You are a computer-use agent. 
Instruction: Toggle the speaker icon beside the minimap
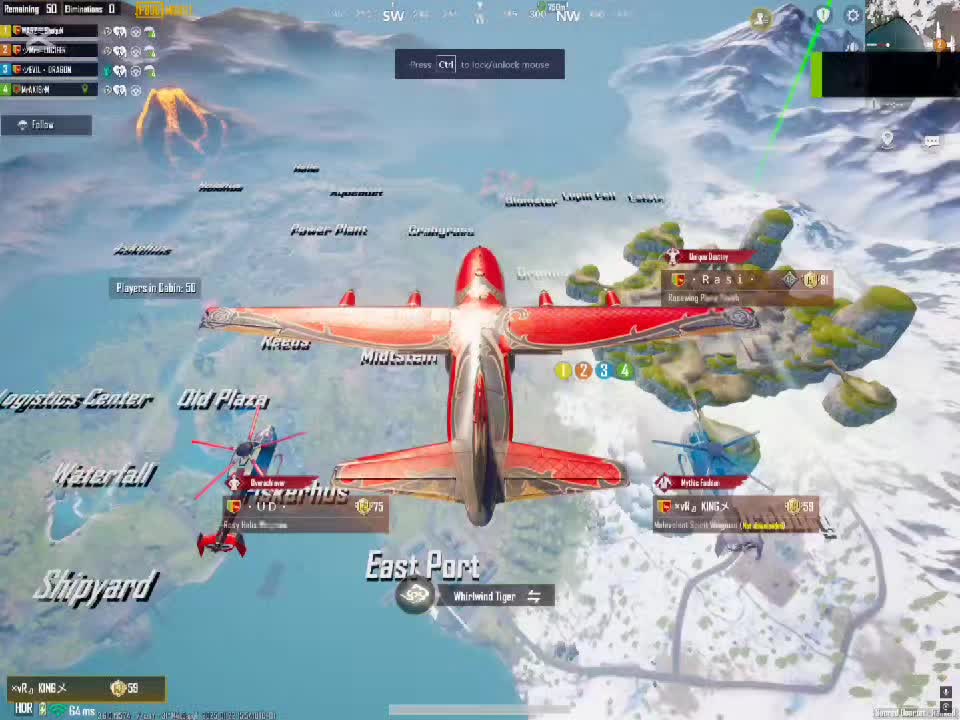click(852, 46)
